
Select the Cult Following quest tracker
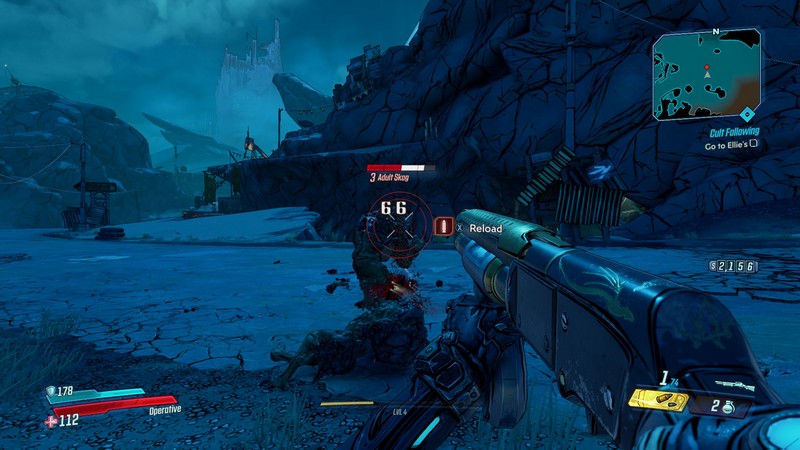pyautogui.click(x=734, y=131)
